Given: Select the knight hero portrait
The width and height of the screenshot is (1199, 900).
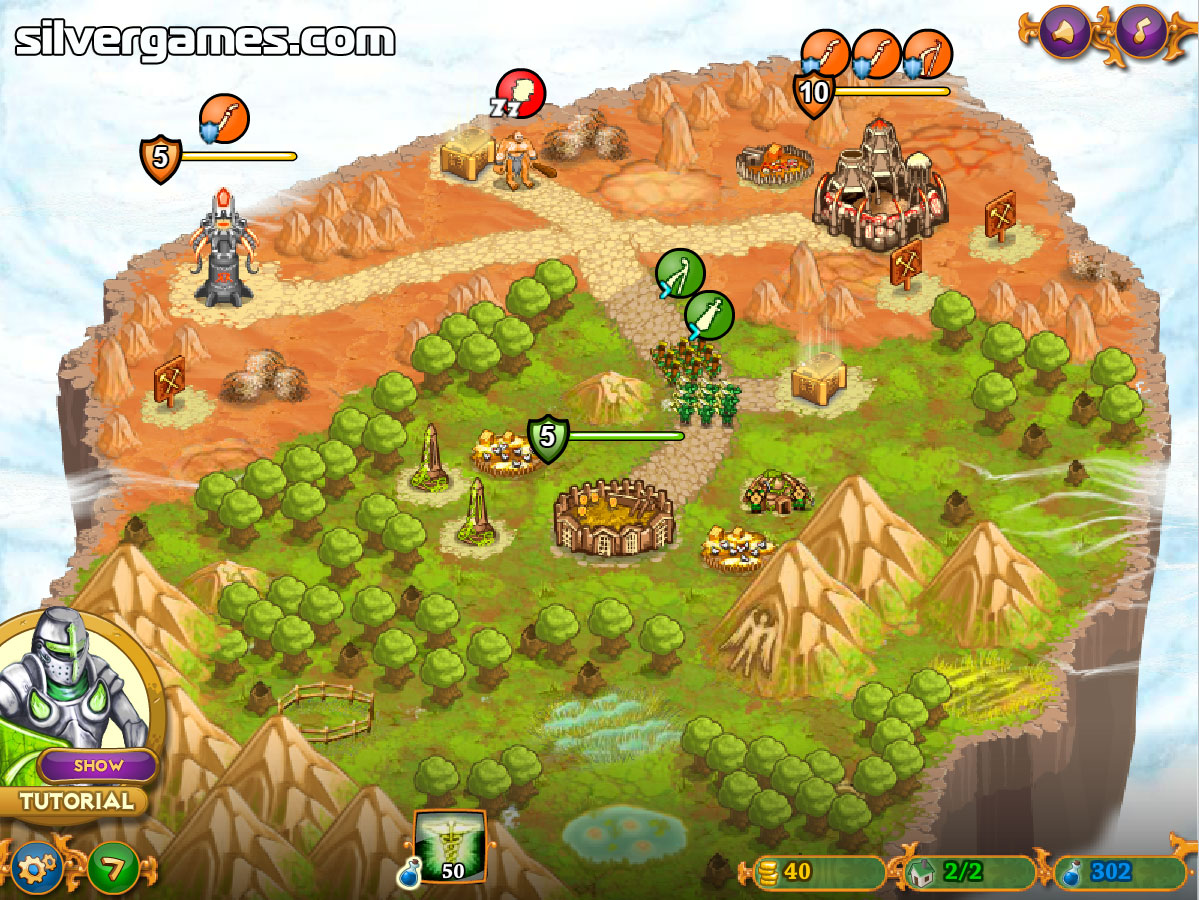Looking at the screenshot, I should (70, 680).
